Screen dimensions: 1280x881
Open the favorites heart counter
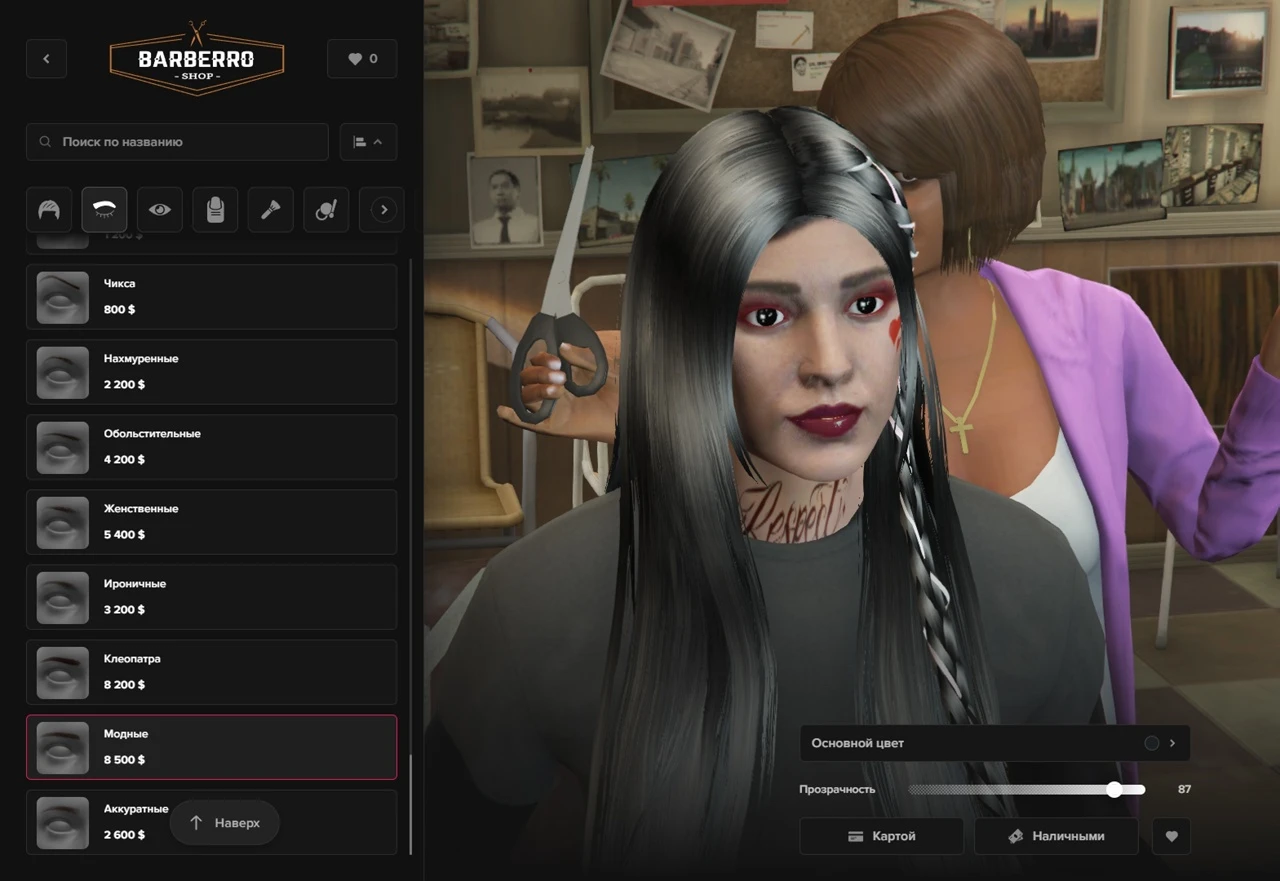click(362, 59)
